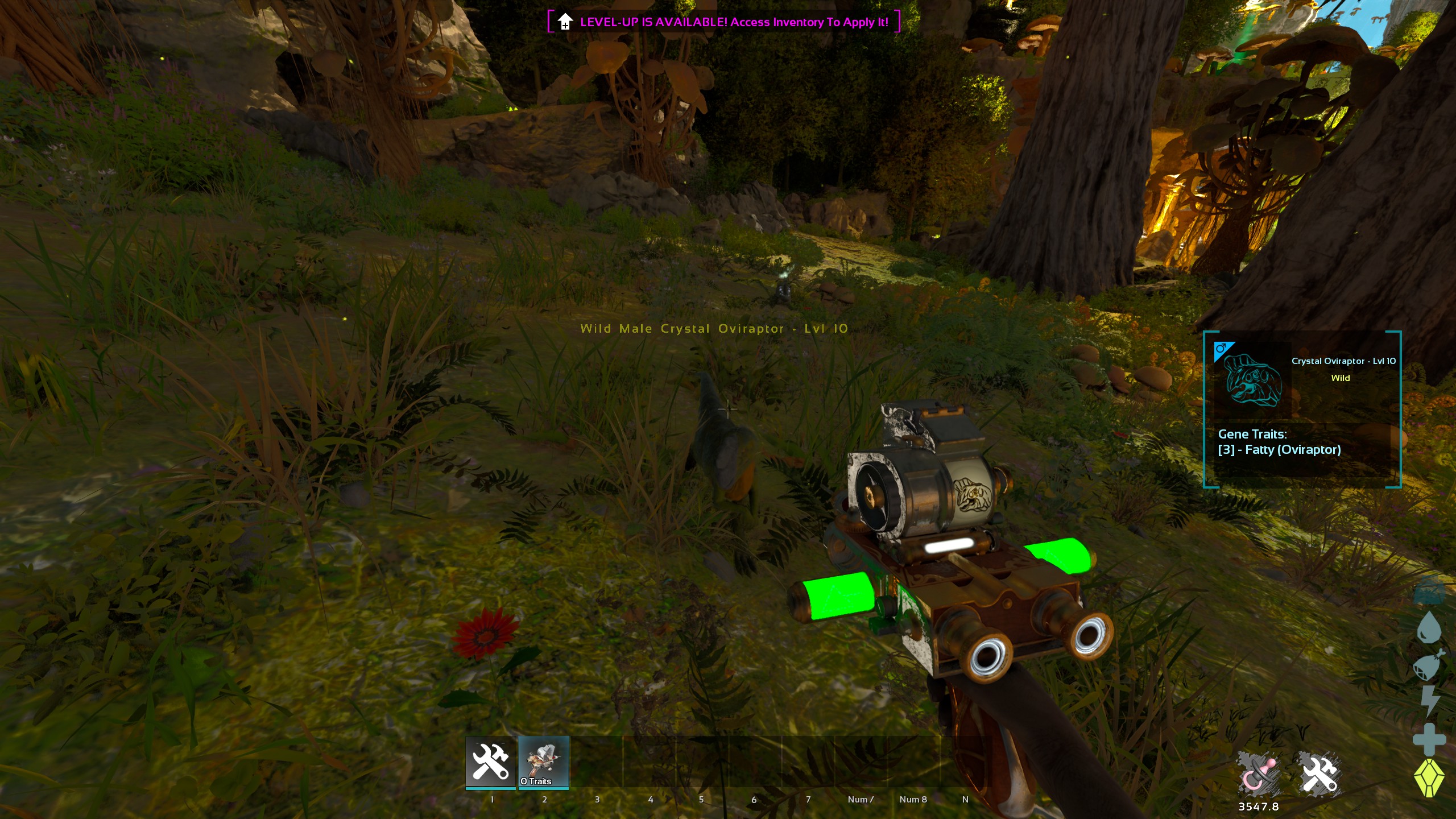The height and width of the screenshot is (819, 1456).
Task: Select the crossed tools item in hotbar slot 1
Action: (490, 761)
